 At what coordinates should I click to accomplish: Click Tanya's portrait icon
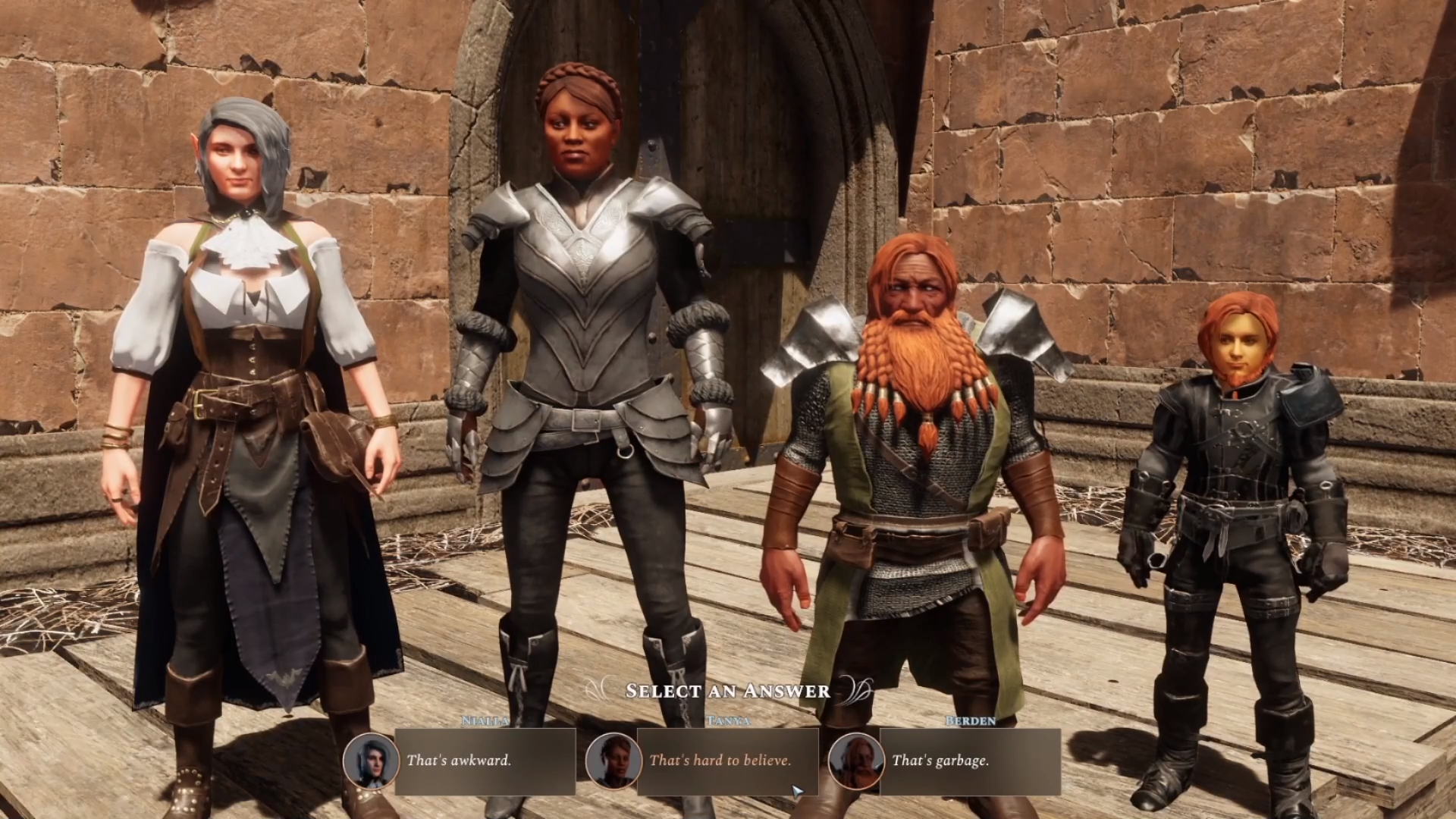613,761
